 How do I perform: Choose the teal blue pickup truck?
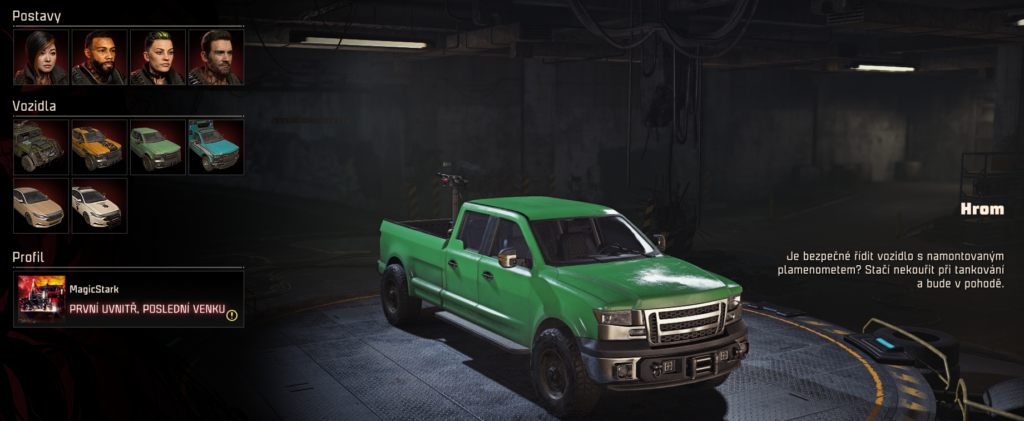pos(215,147)
